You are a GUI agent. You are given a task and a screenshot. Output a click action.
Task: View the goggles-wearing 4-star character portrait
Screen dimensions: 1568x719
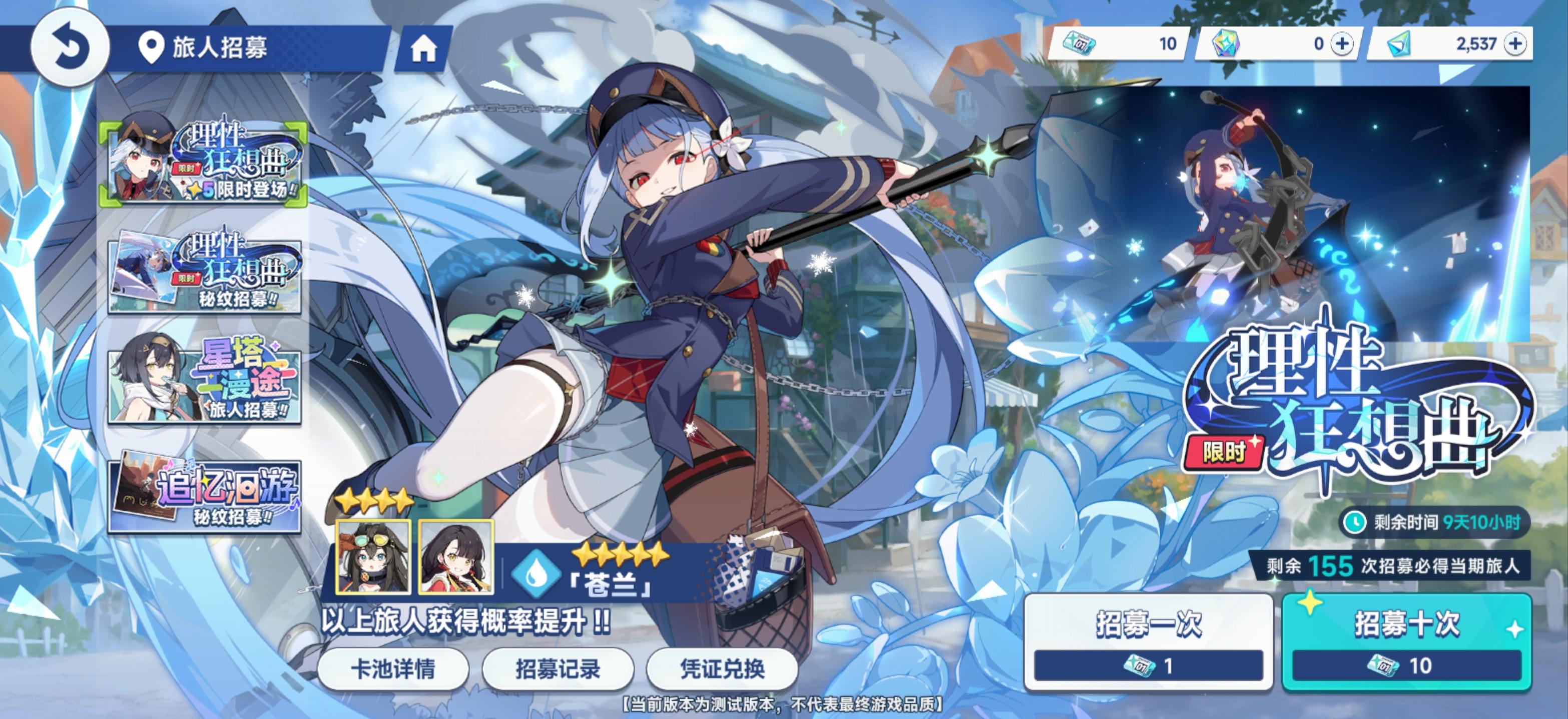[x=373, y=556]
